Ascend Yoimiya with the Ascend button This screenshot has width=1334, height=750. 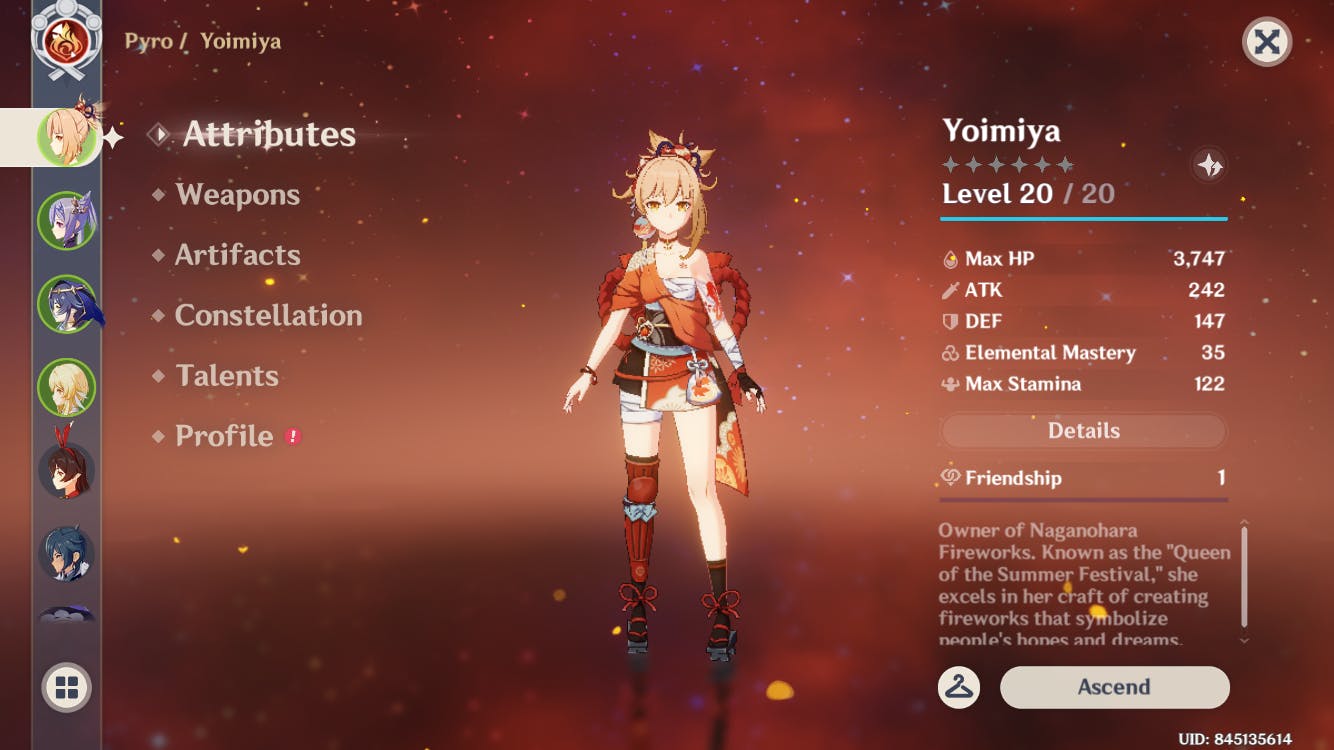pos(1114,687)
